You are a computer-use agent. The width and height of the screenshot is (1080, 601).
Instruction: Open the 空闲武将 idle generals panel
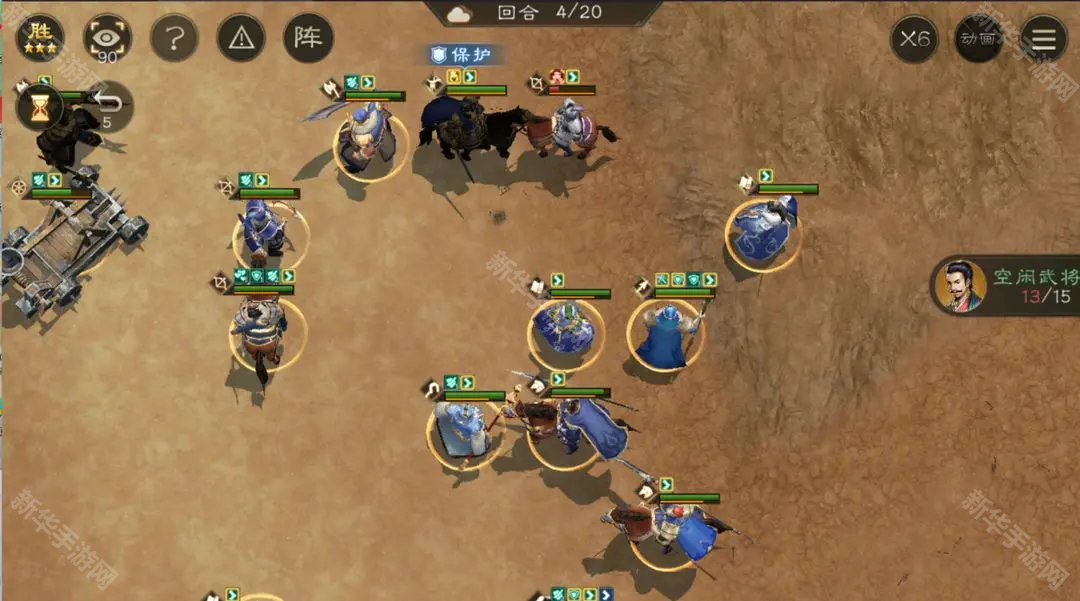(1007, 286)
